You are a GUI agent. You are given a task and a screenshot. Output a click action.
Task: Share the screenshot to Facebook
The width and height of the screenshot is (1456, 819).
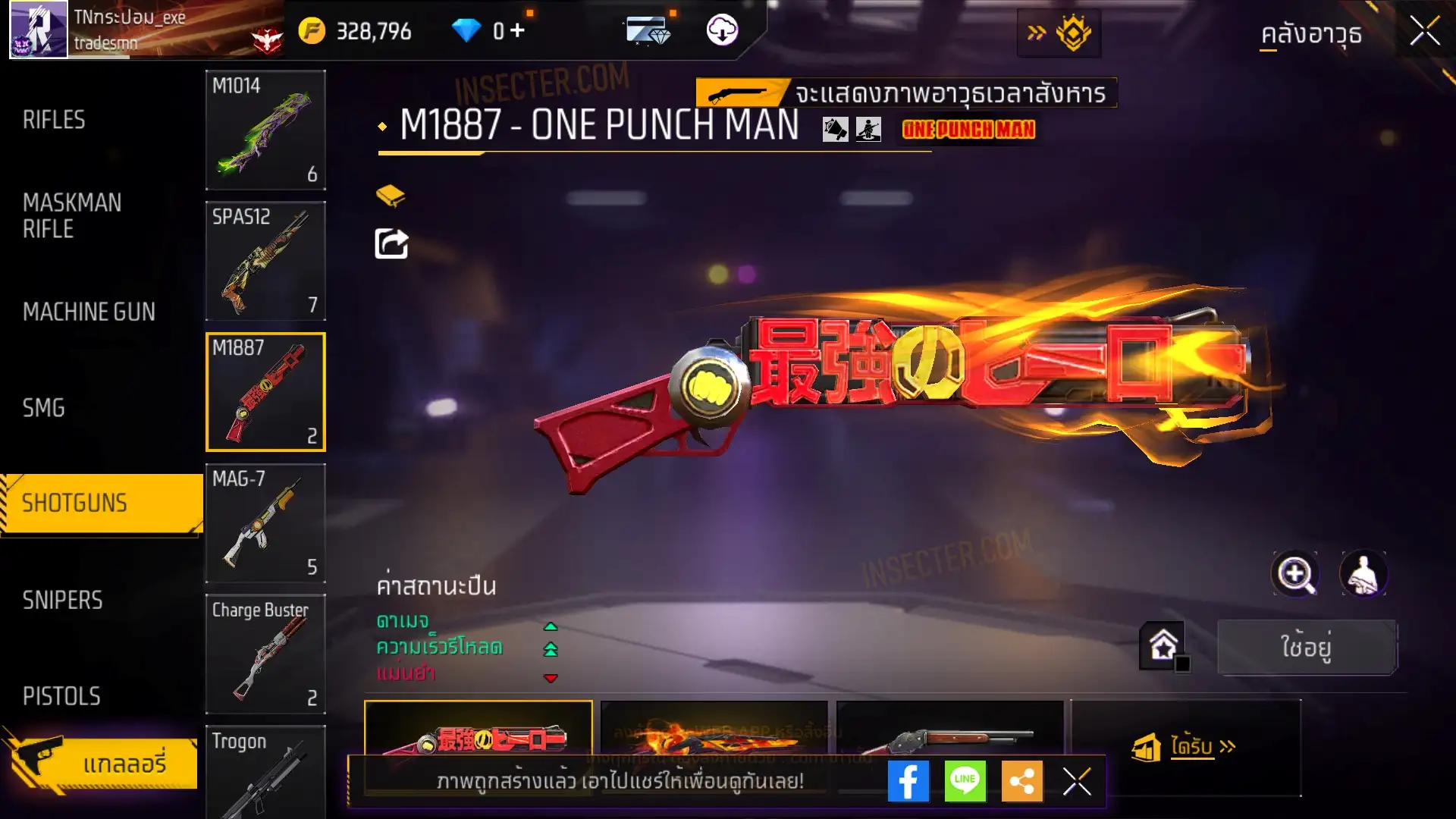908,781
